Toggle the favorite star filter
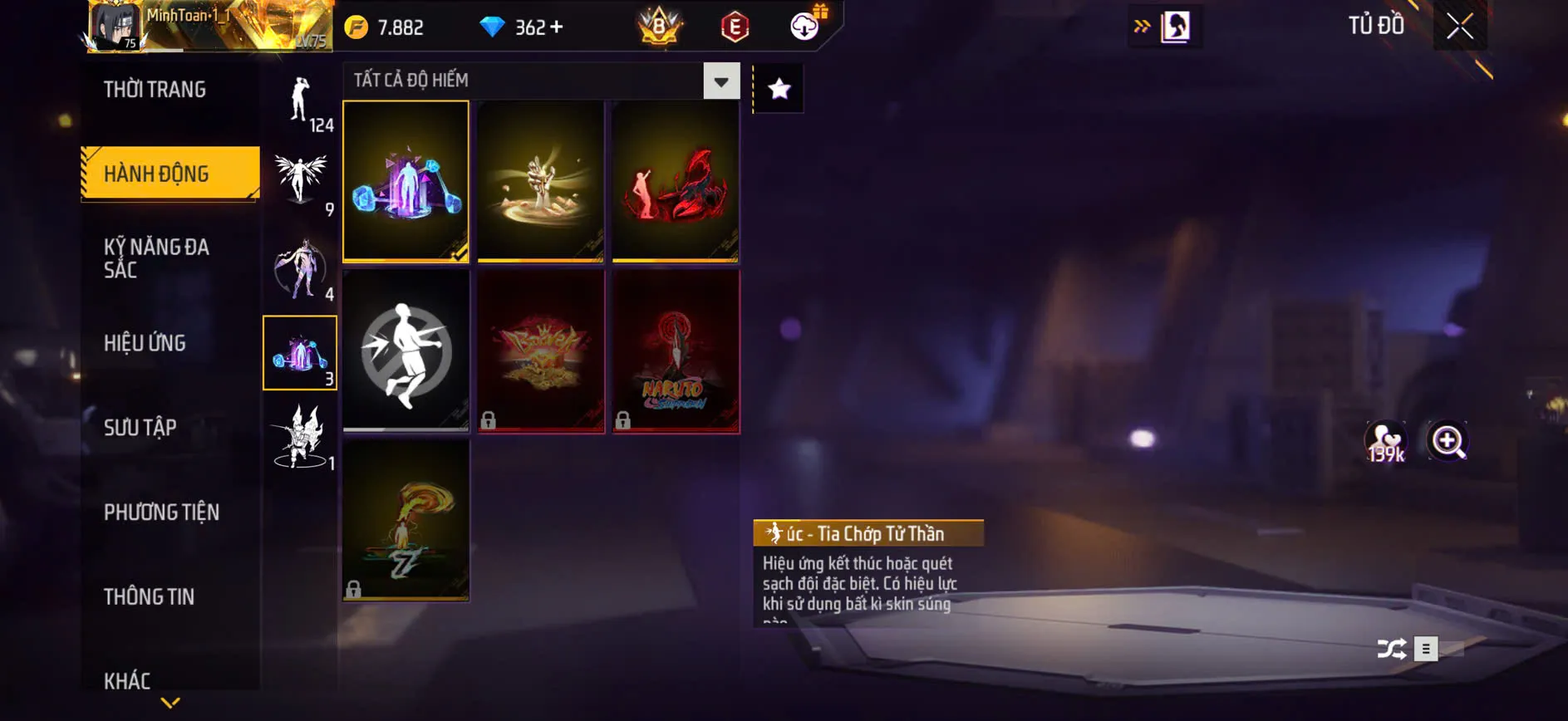1568x721 pixels. point(779,89)
